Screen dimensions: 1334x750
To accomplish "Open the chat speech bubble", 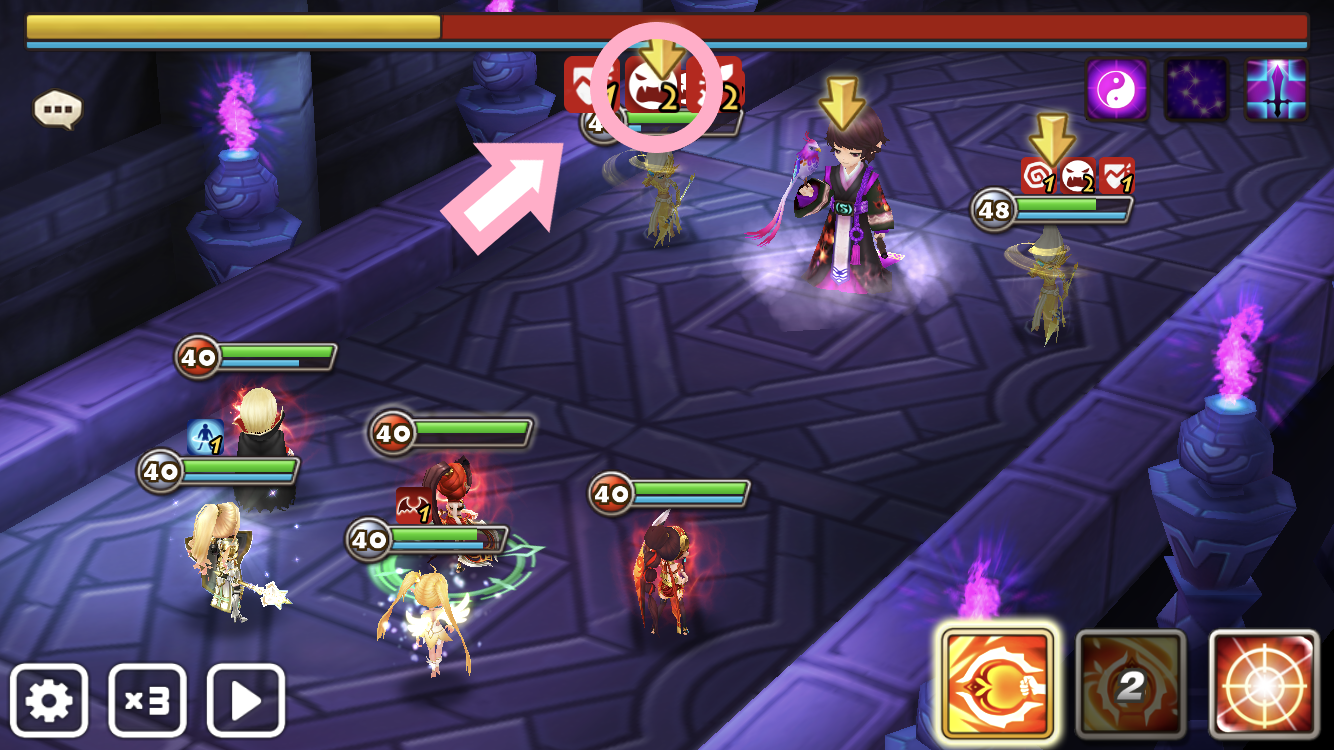I will click(x=57, y=109).
